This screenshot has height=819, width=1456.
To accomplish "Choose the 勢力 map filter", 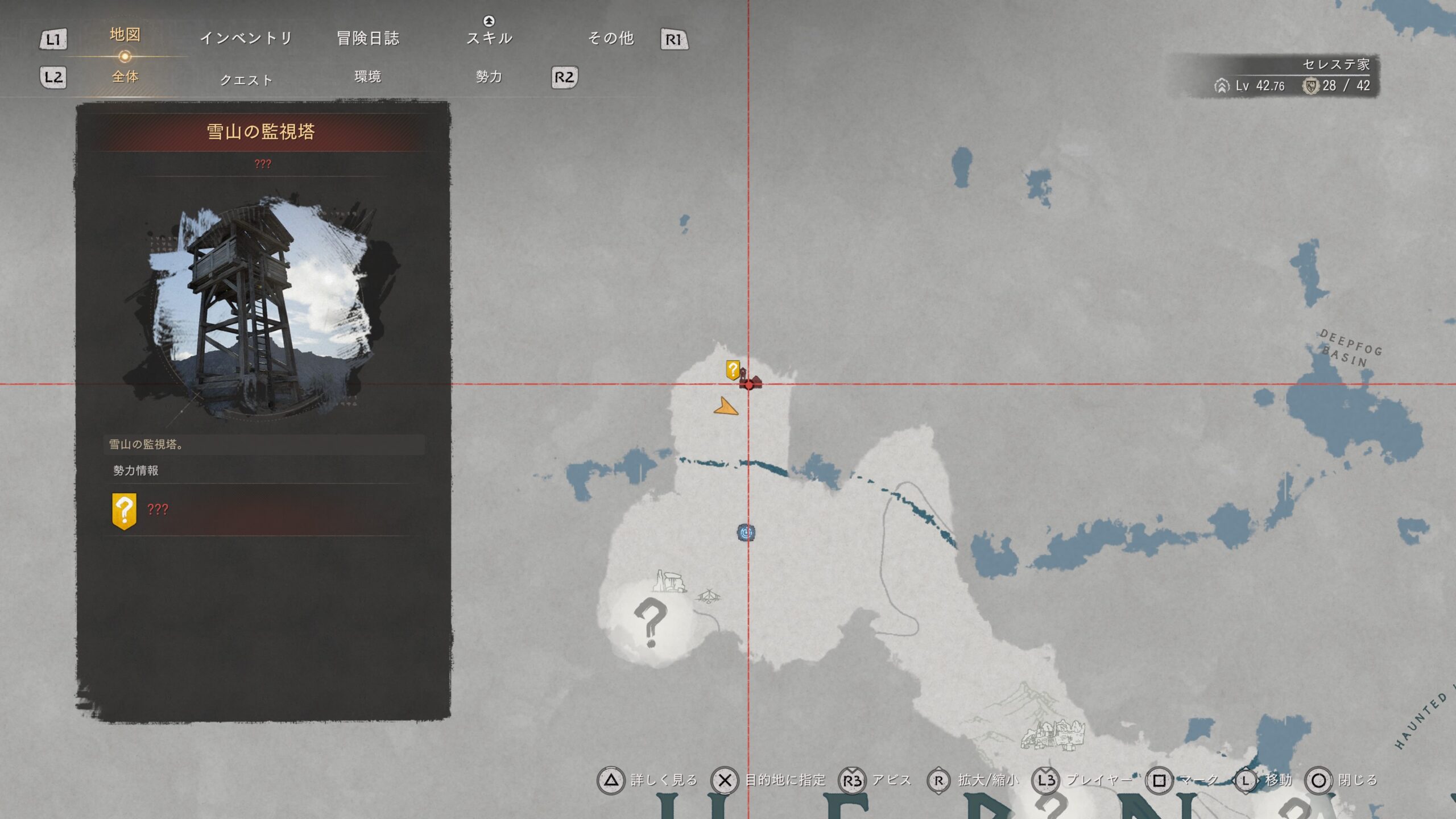I will pos(489,77).
